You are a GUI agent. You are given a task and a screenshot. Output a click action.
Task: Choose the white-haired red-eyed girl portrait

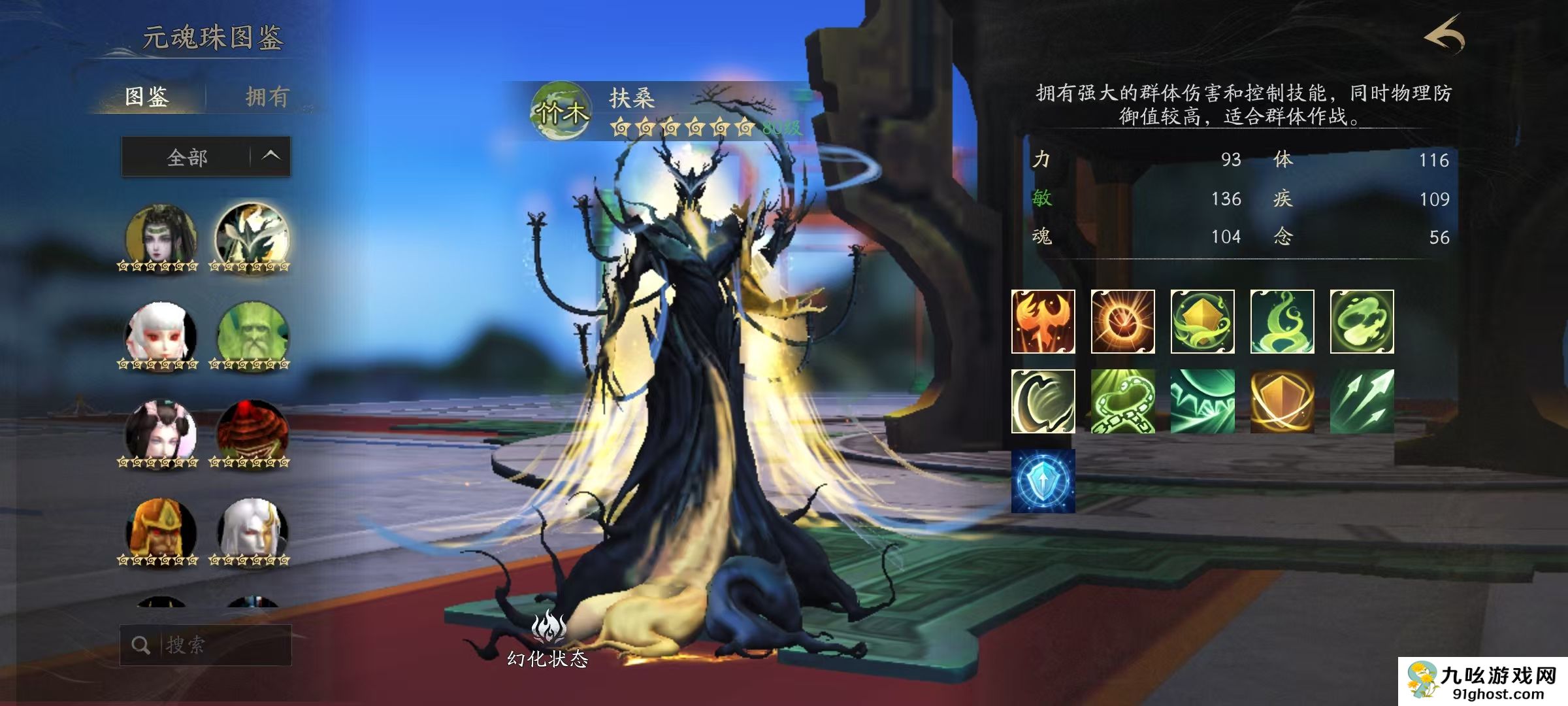[x=160, y=335]
